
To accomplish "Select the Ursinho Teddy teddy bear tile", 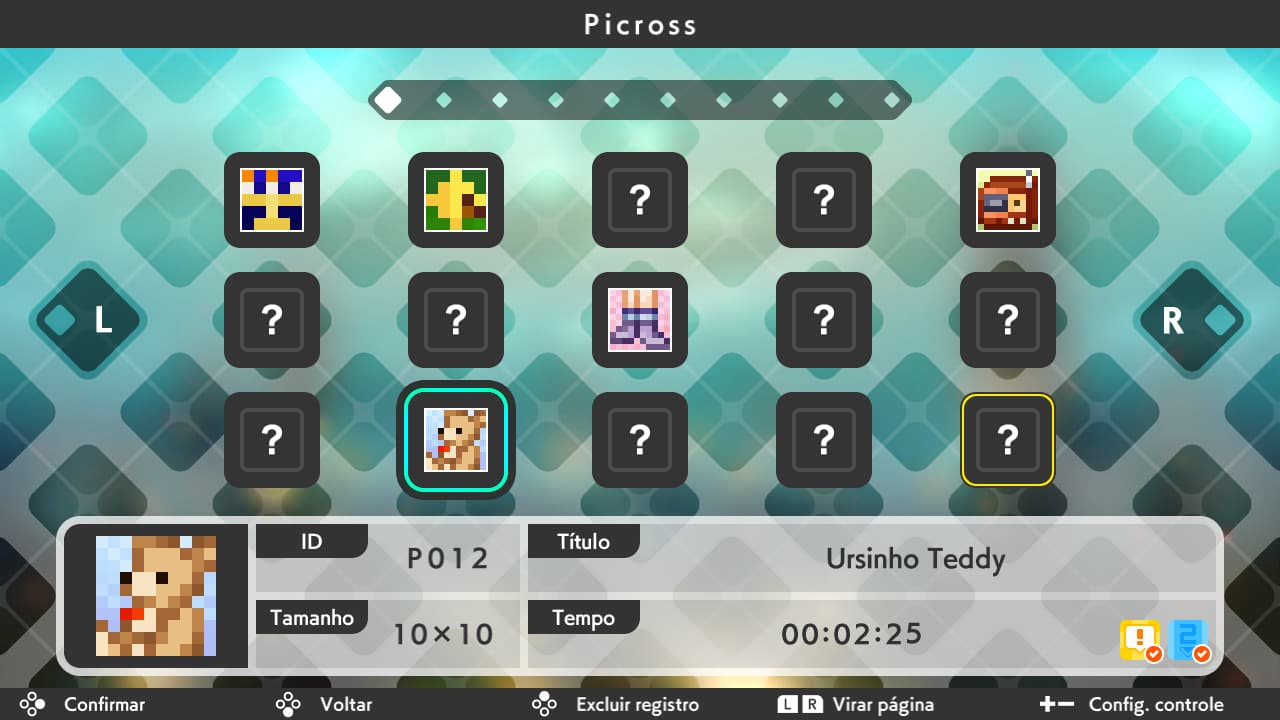I will [x=455, y=440].
